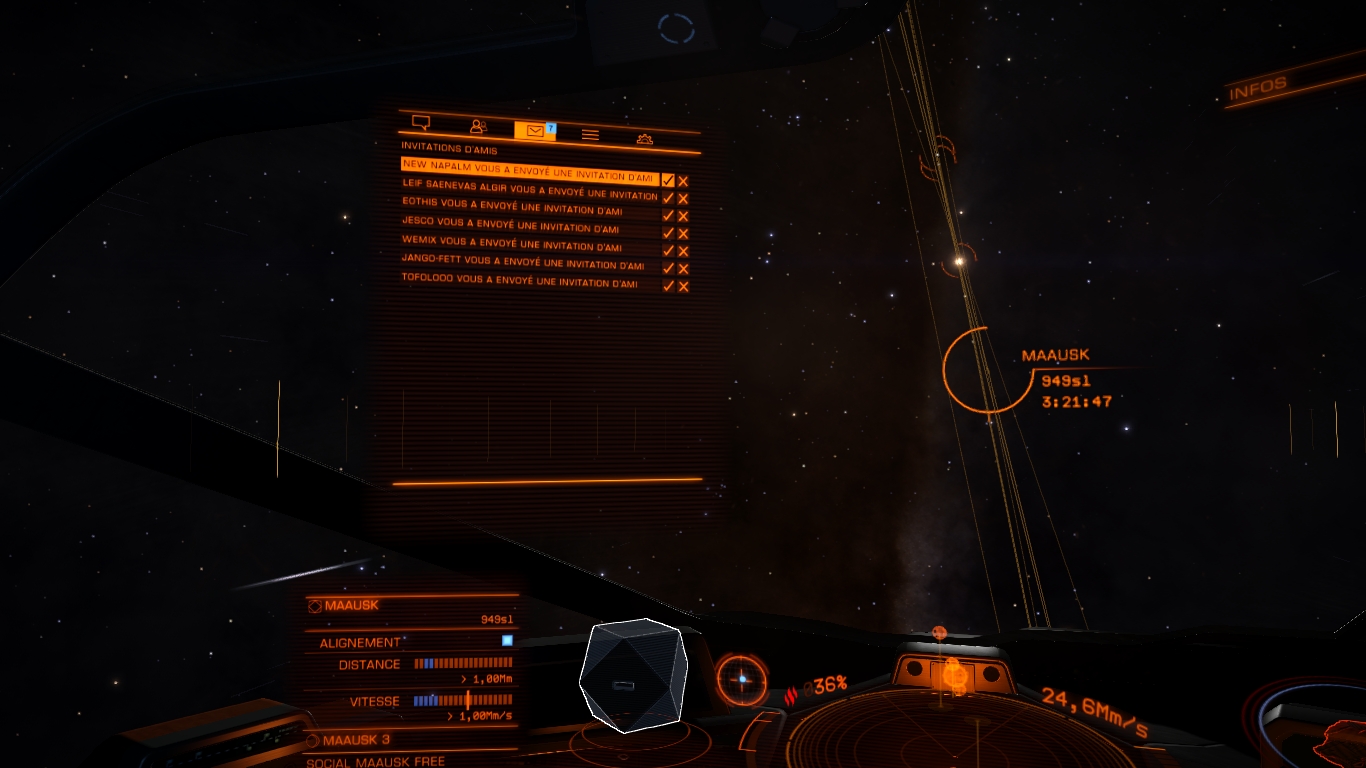Decline New Napalm's friend invitation

coord(683,181)
